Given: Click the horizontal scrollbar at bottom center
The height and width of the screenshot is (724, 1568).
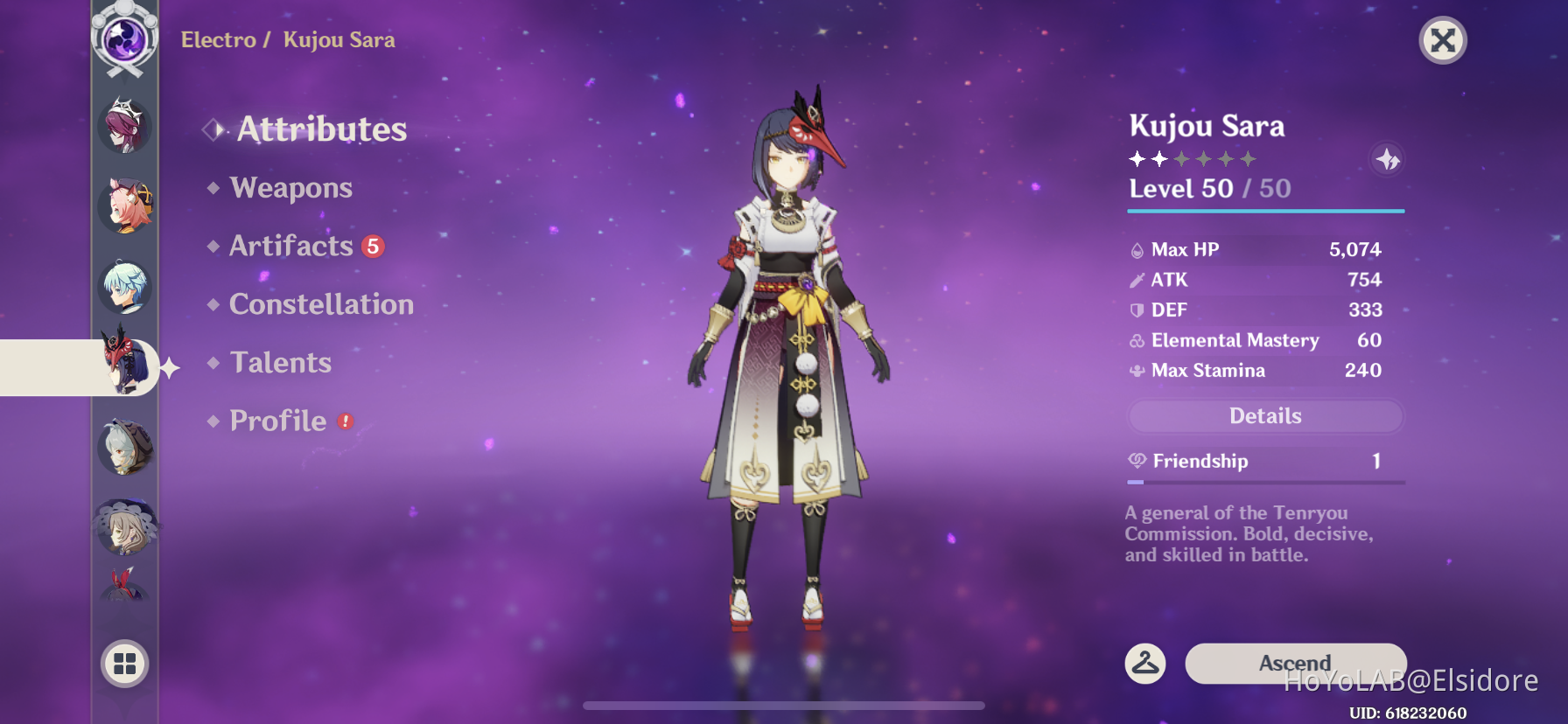Looking at the screenshot, I should pyautogui.click(x=783, y=707).
